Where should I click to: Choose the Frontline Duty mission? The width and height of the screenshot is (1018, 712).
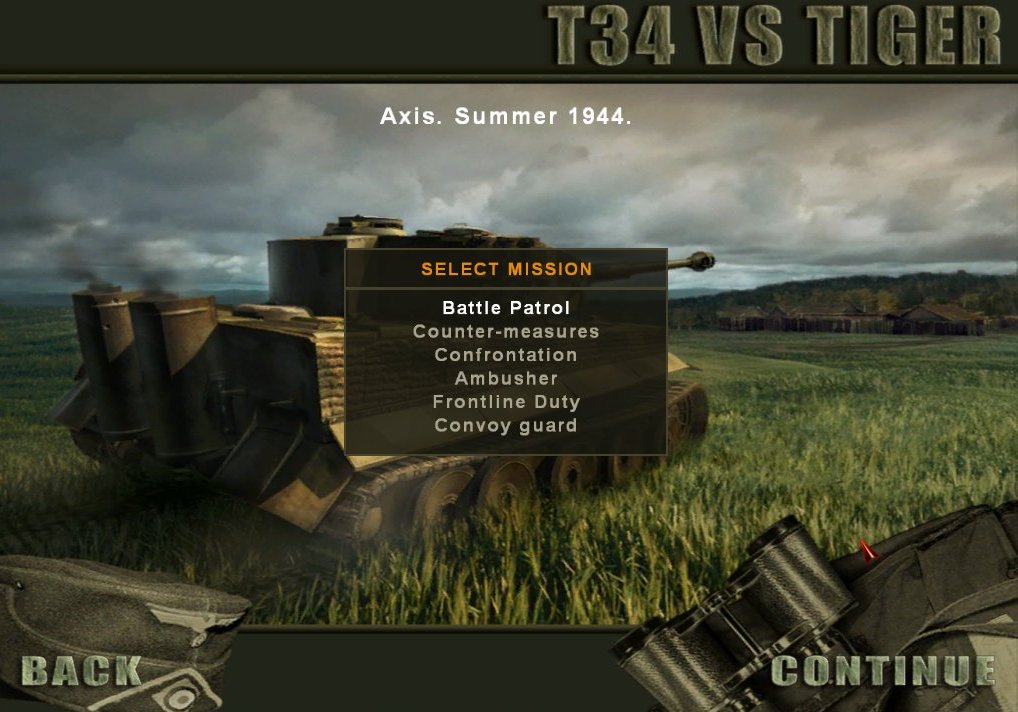[x=506, y=402]
